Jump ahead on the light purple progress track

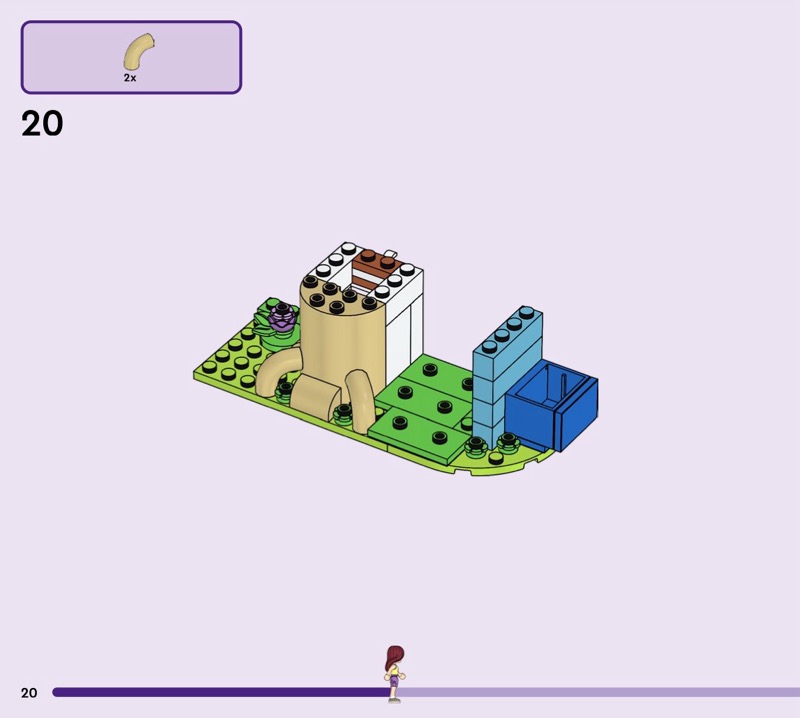[600, 692]
